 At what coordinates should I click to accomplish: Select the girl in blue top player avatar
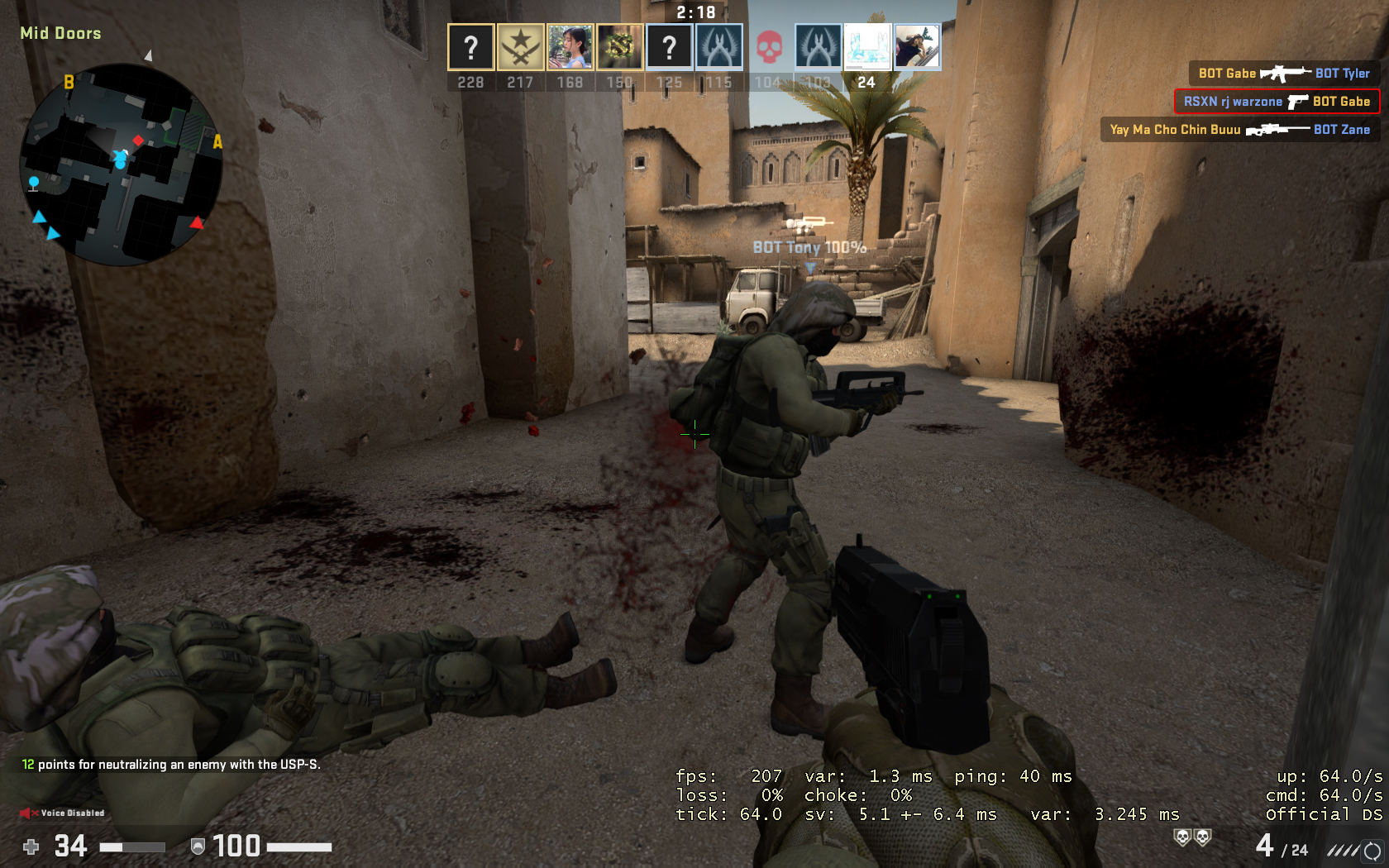[570, 47]
